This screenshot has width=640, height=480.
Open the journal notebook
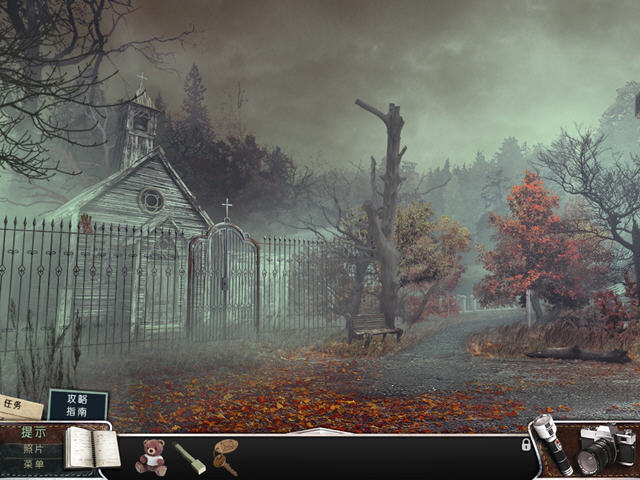(x=91, y=447)
